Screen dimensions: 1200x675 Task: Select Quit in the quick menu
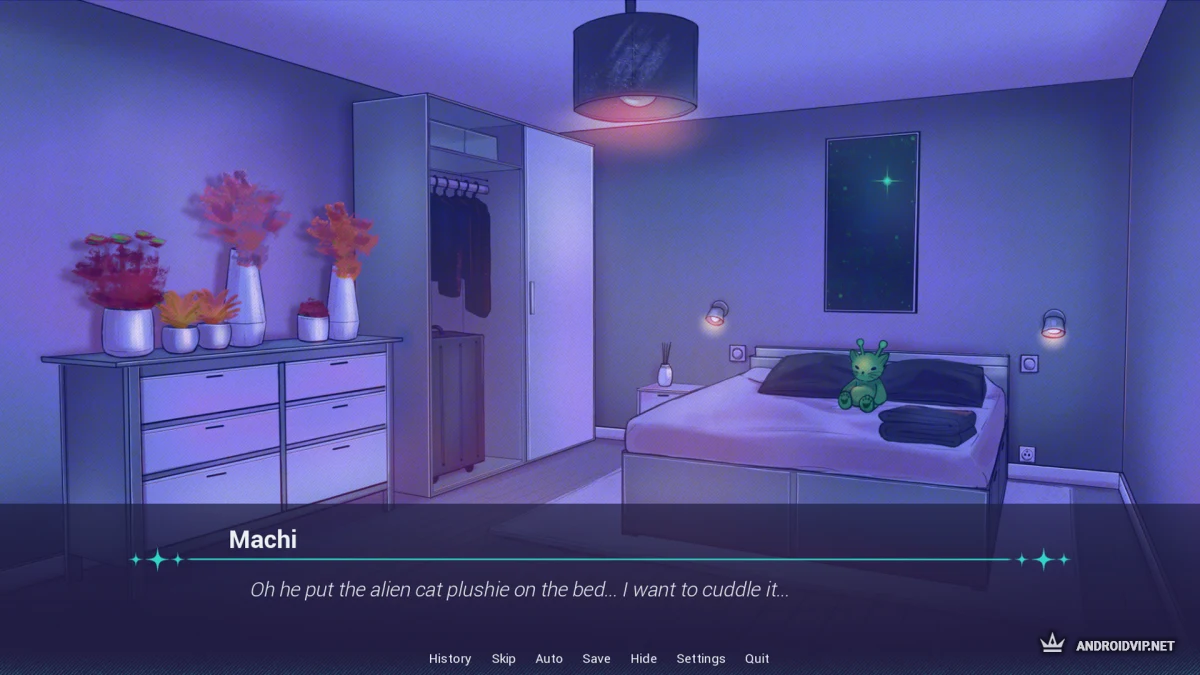tap(757, 658)
